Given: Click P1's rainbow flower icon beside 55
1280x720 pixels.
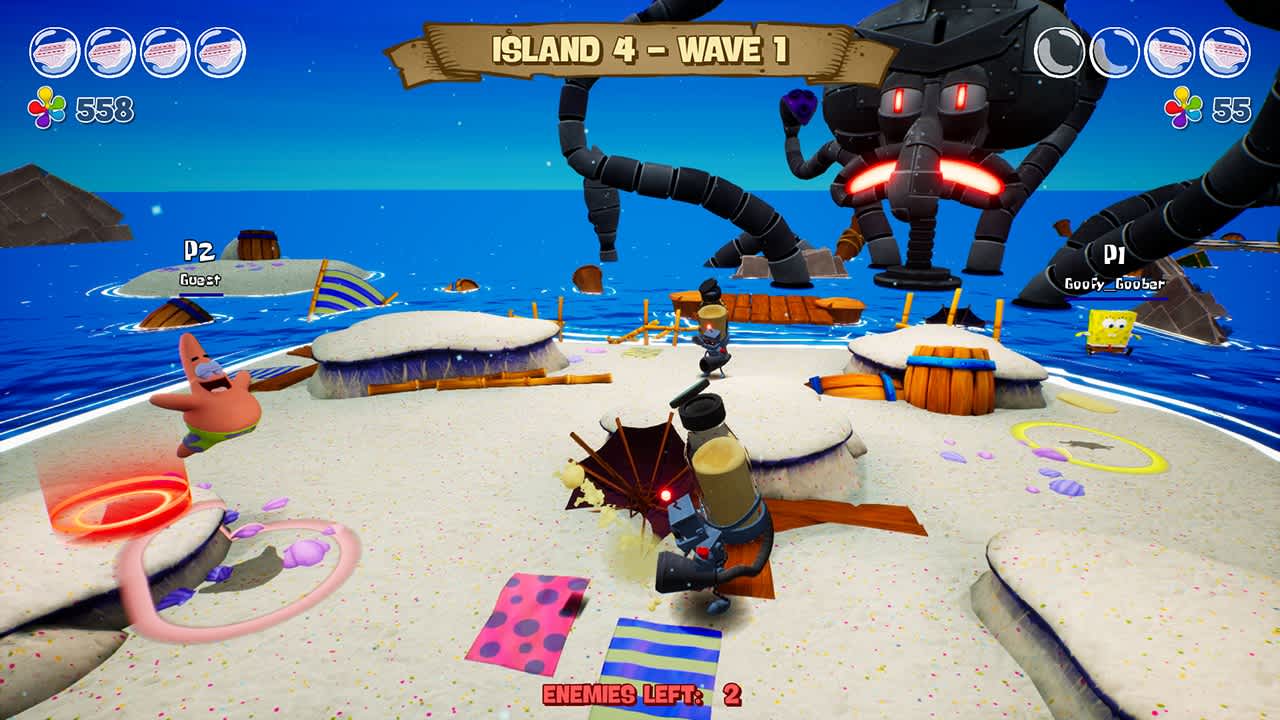Looking at the screenshot, I should coord(1183,105).
